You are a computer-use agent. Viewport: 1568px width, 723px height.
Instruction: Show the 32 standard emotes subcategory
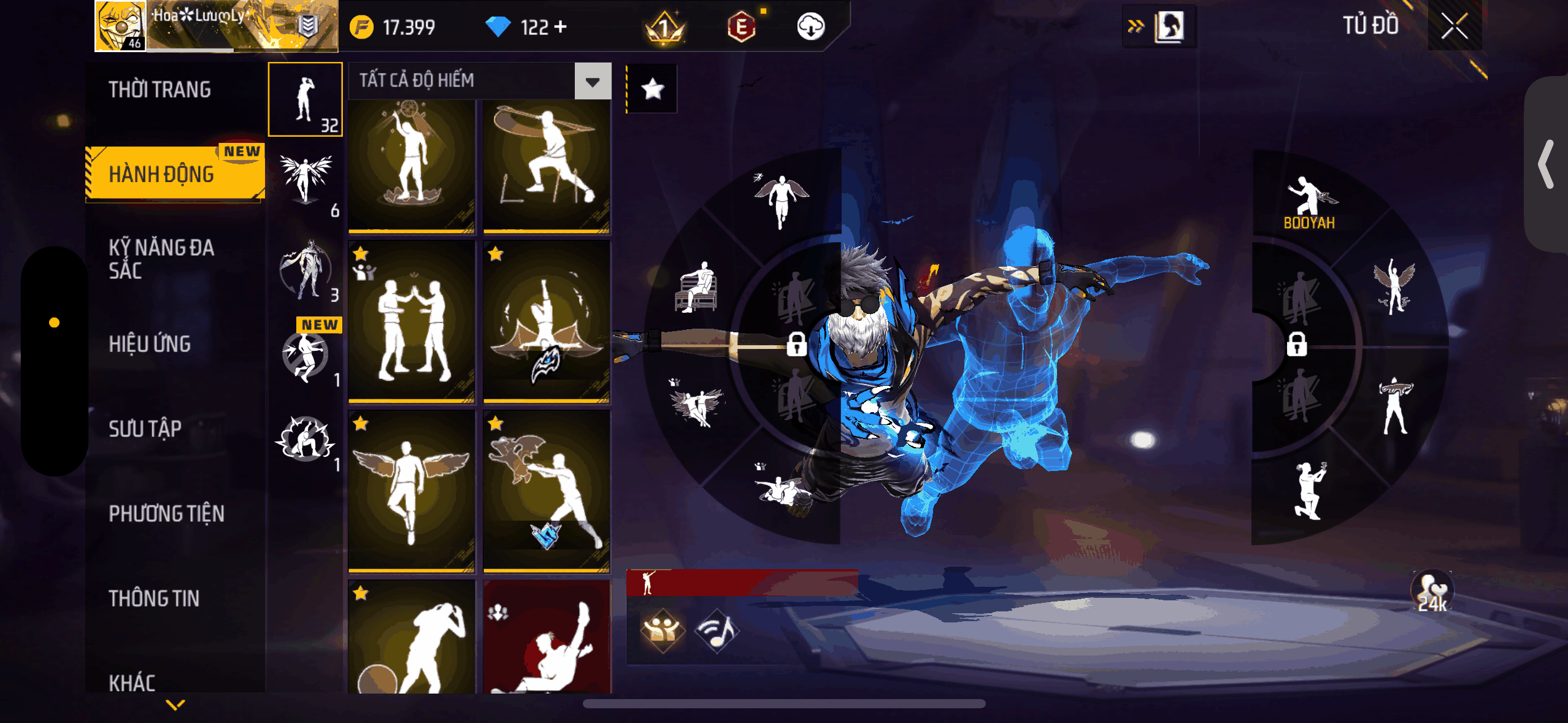(306, 99)
